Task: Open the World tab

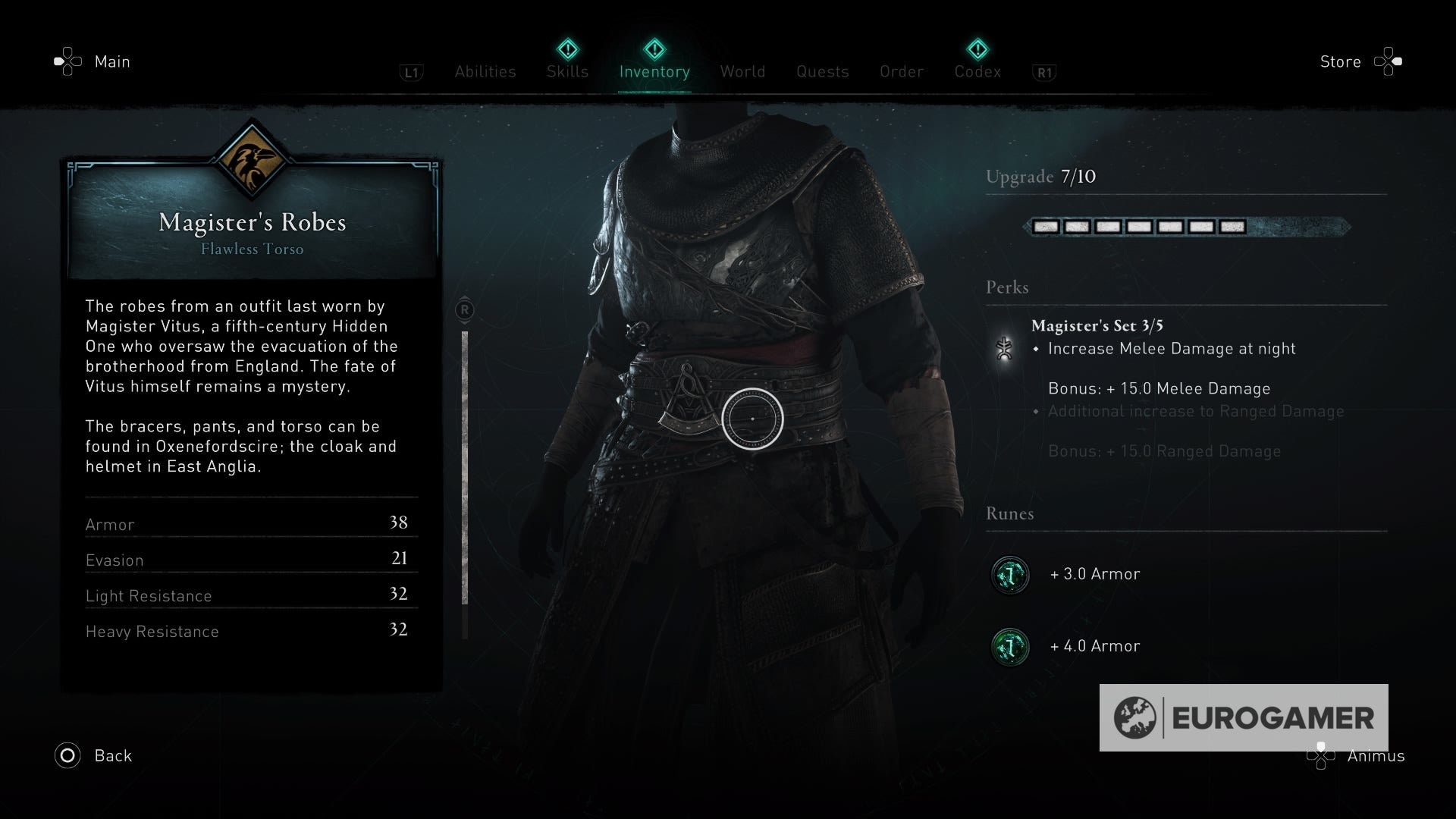Action: pos(742,72)
